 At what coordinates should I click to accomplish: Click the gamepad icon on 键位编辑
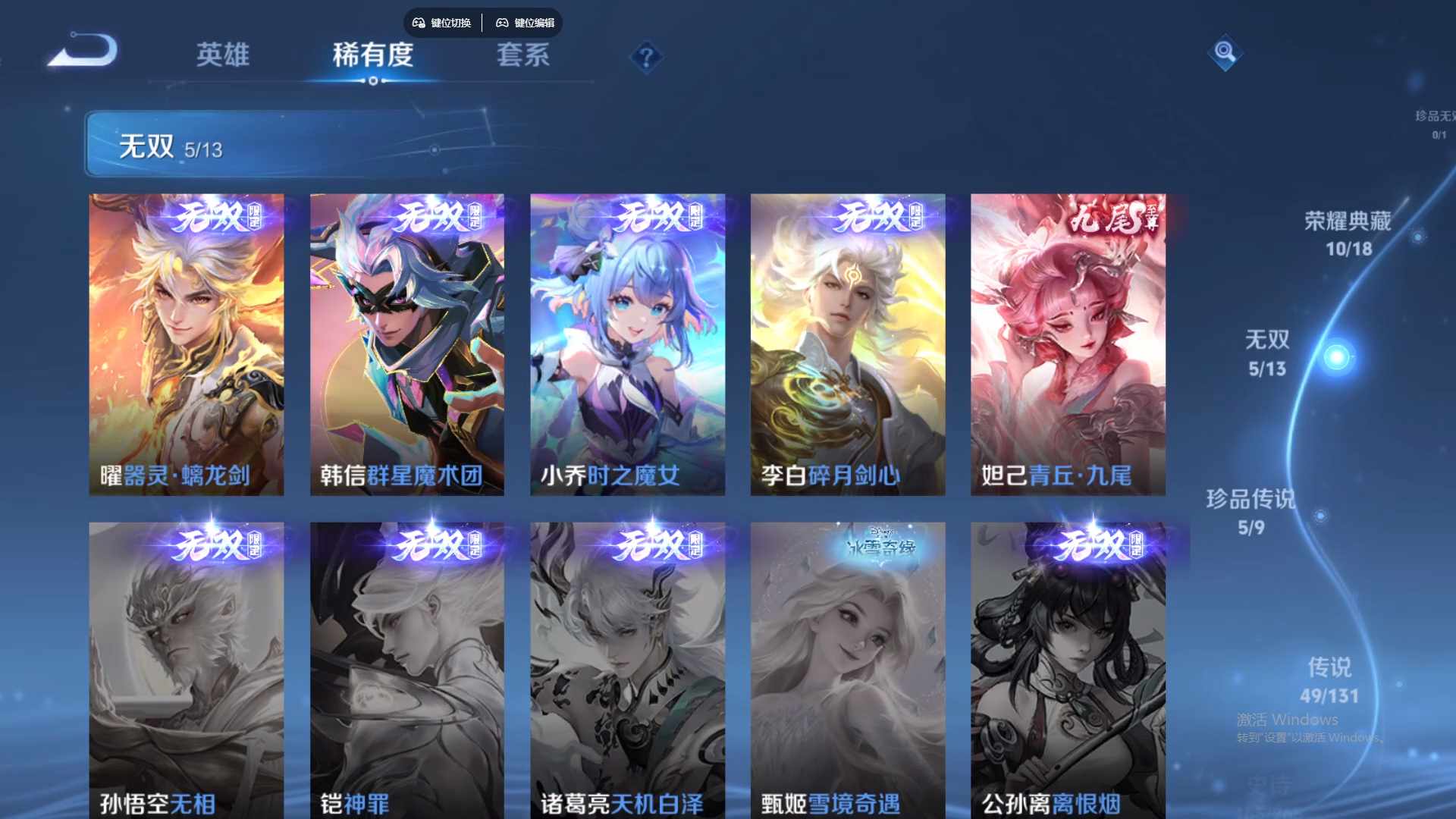pyautogui.click(x=501, y=24)
